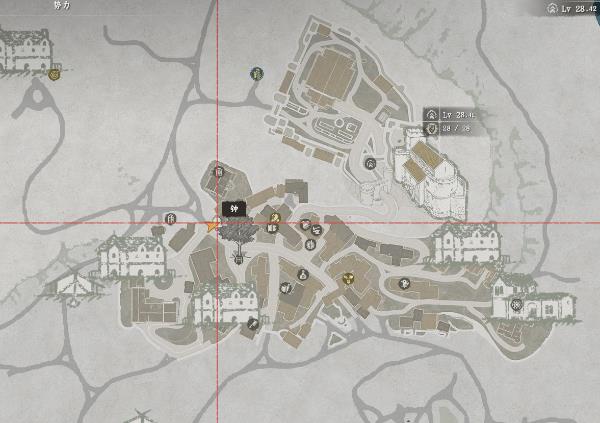Select the gold shield marker by the northwest house
Viewport: 600px width, 423px height.
click(x=57, y=73)
